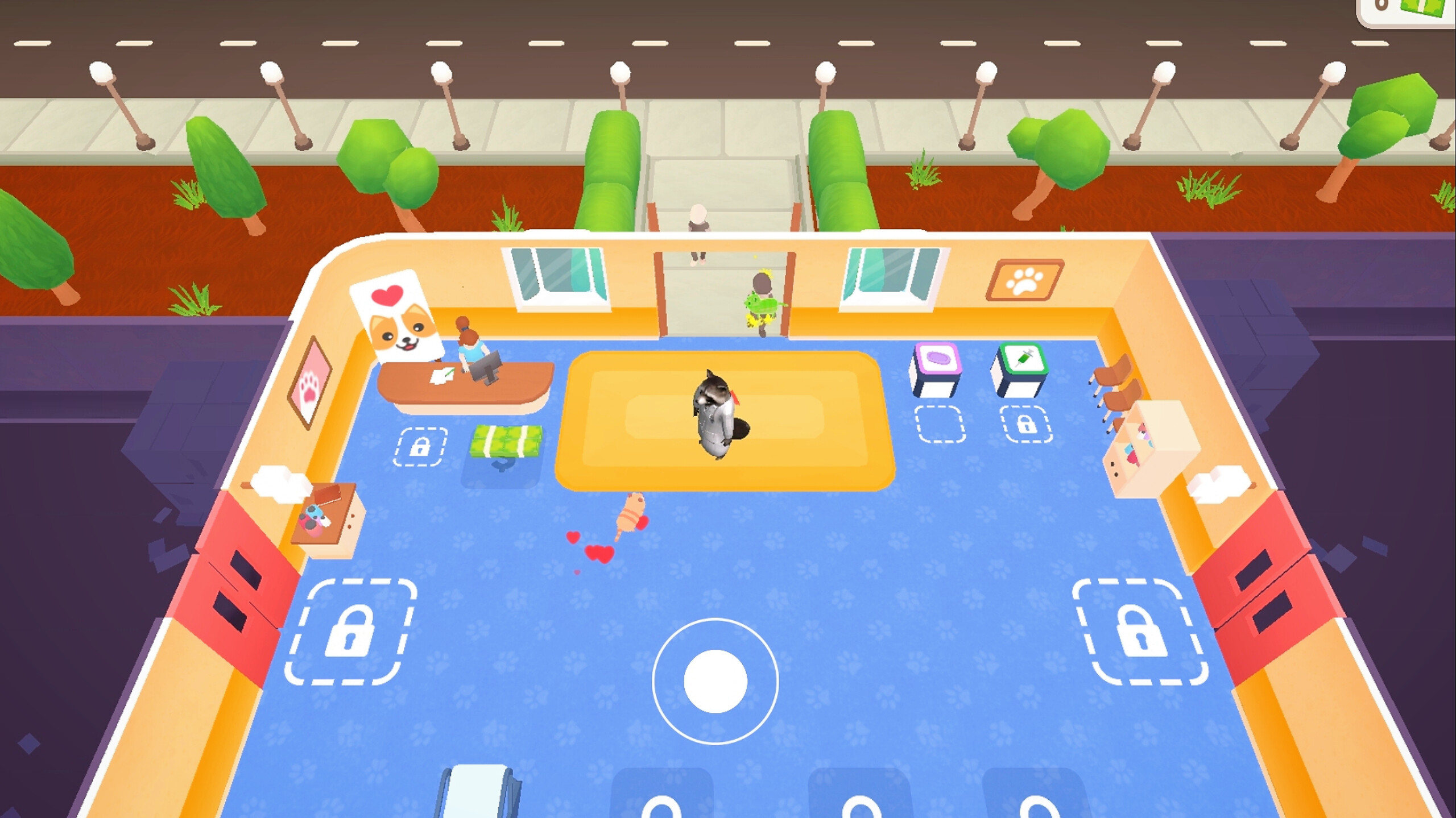Open the locked slot near the green bench
1456x818 pixels.
422,446
